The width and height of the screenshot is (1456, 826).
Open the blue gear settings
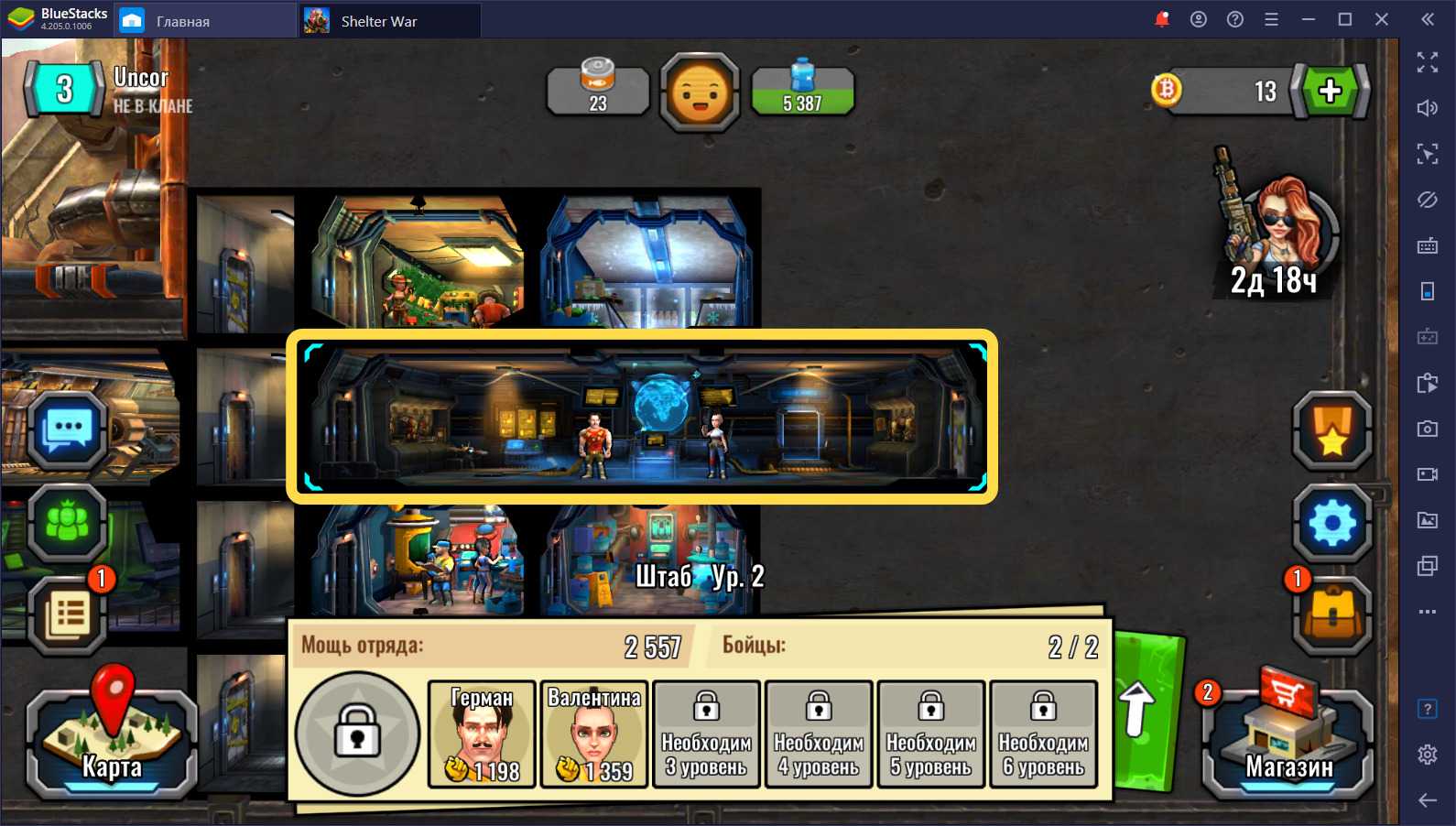pos(1331,524)
